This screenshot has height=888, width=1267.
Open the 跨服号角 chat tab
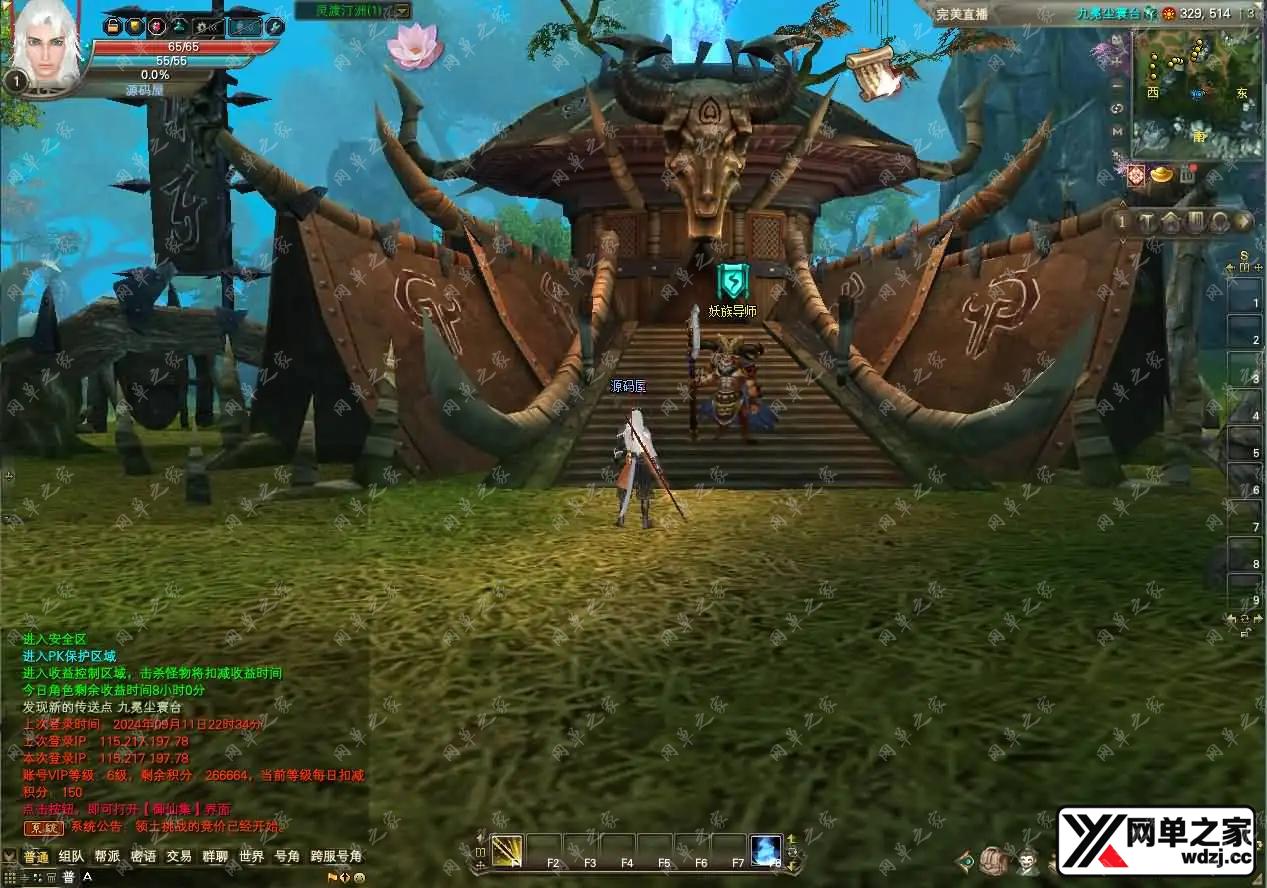[336, 857]
